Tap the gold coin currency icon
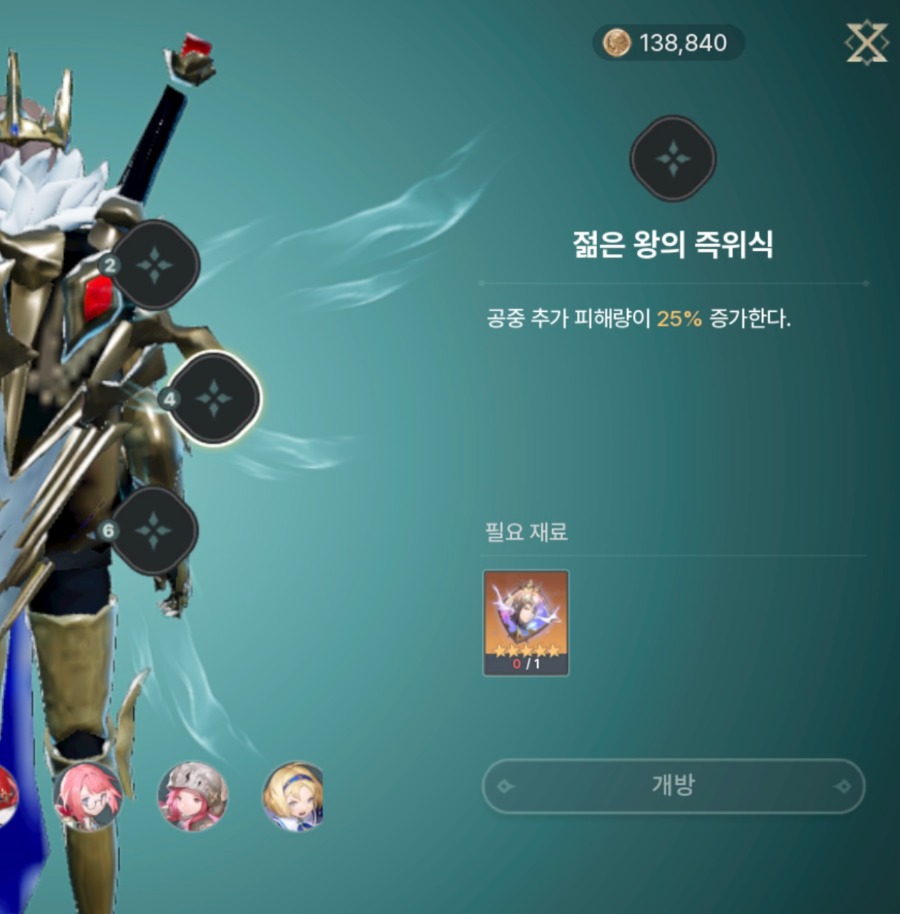The image size is (900, 914). click(x=617, y=43)
